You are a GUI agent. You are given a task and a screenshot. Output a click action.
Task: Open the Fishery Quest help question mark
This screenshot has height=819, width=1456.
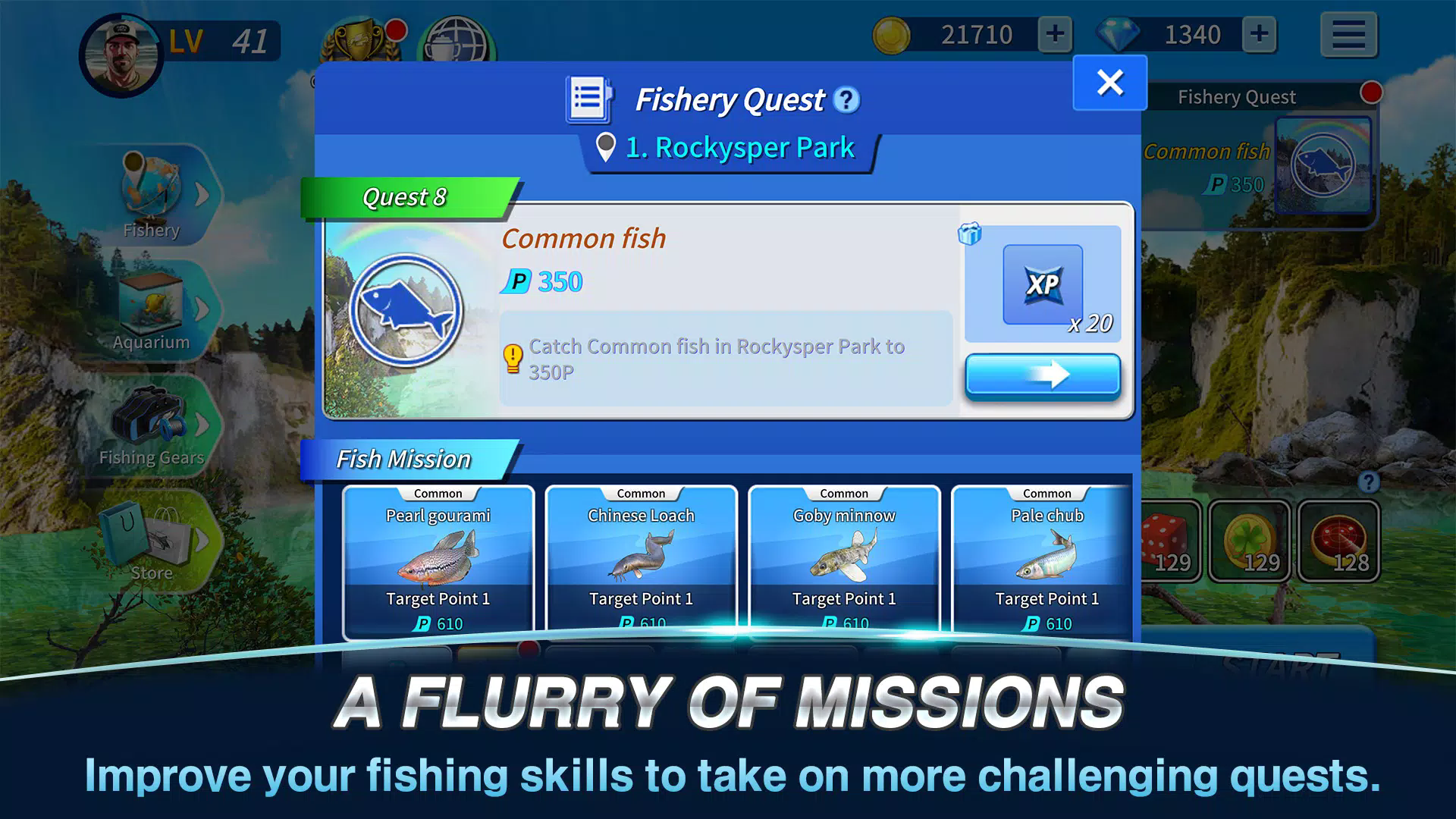(x=846, y=100)
